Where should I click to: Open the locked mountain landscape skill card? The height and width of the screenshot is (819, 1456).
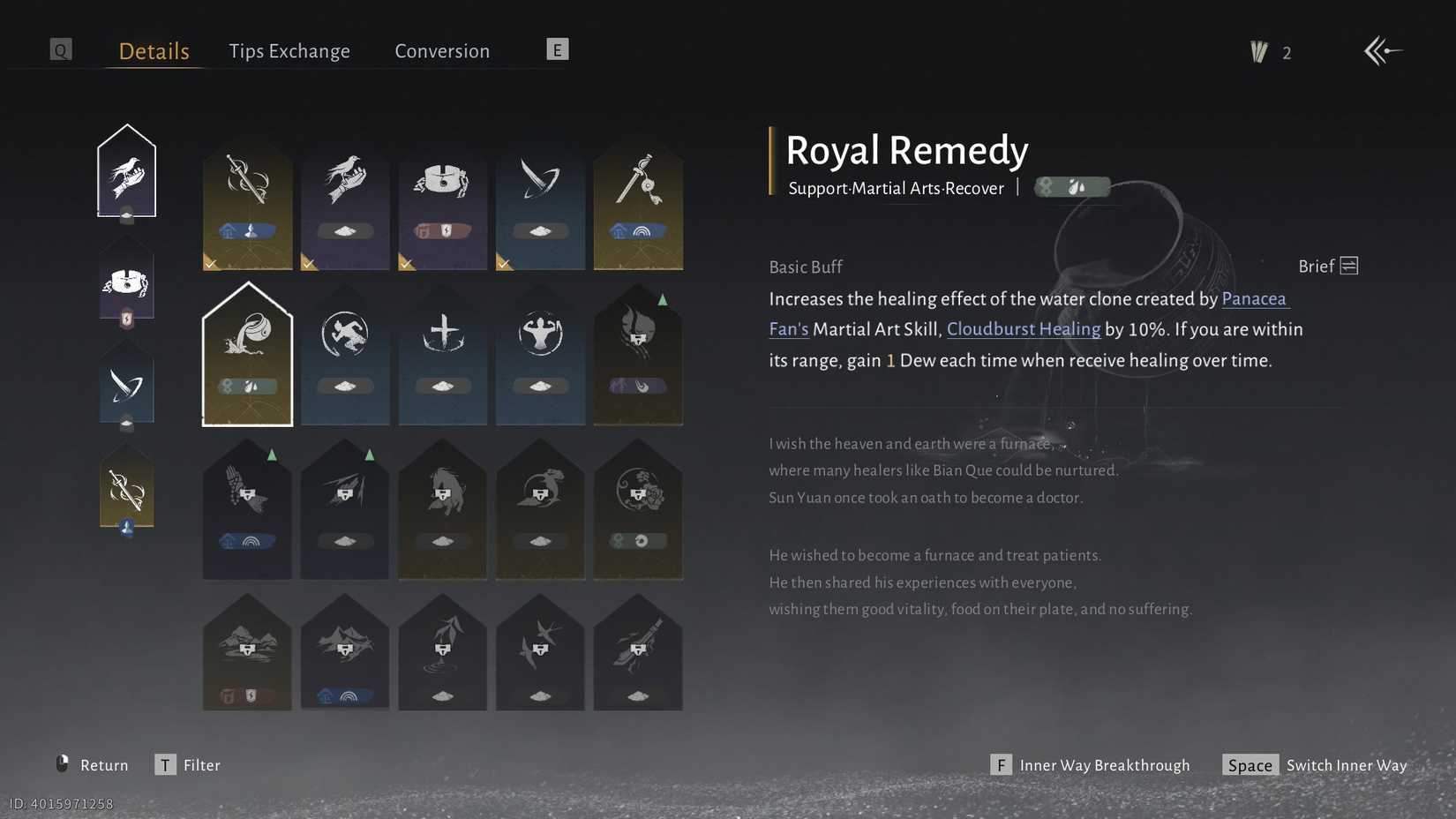247,653
